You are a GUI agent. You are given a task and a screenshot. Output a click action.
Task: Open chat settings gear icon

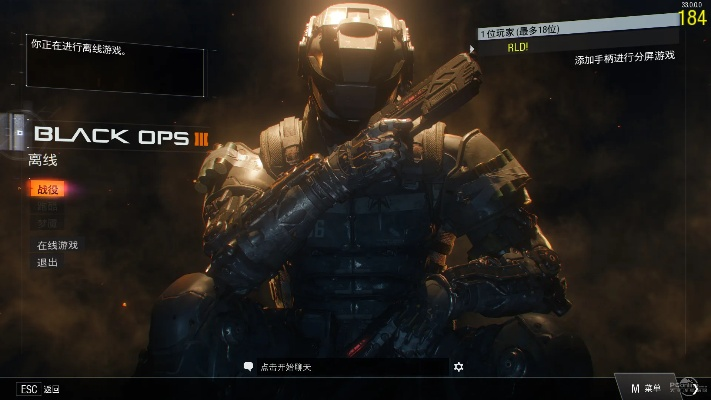458,367
